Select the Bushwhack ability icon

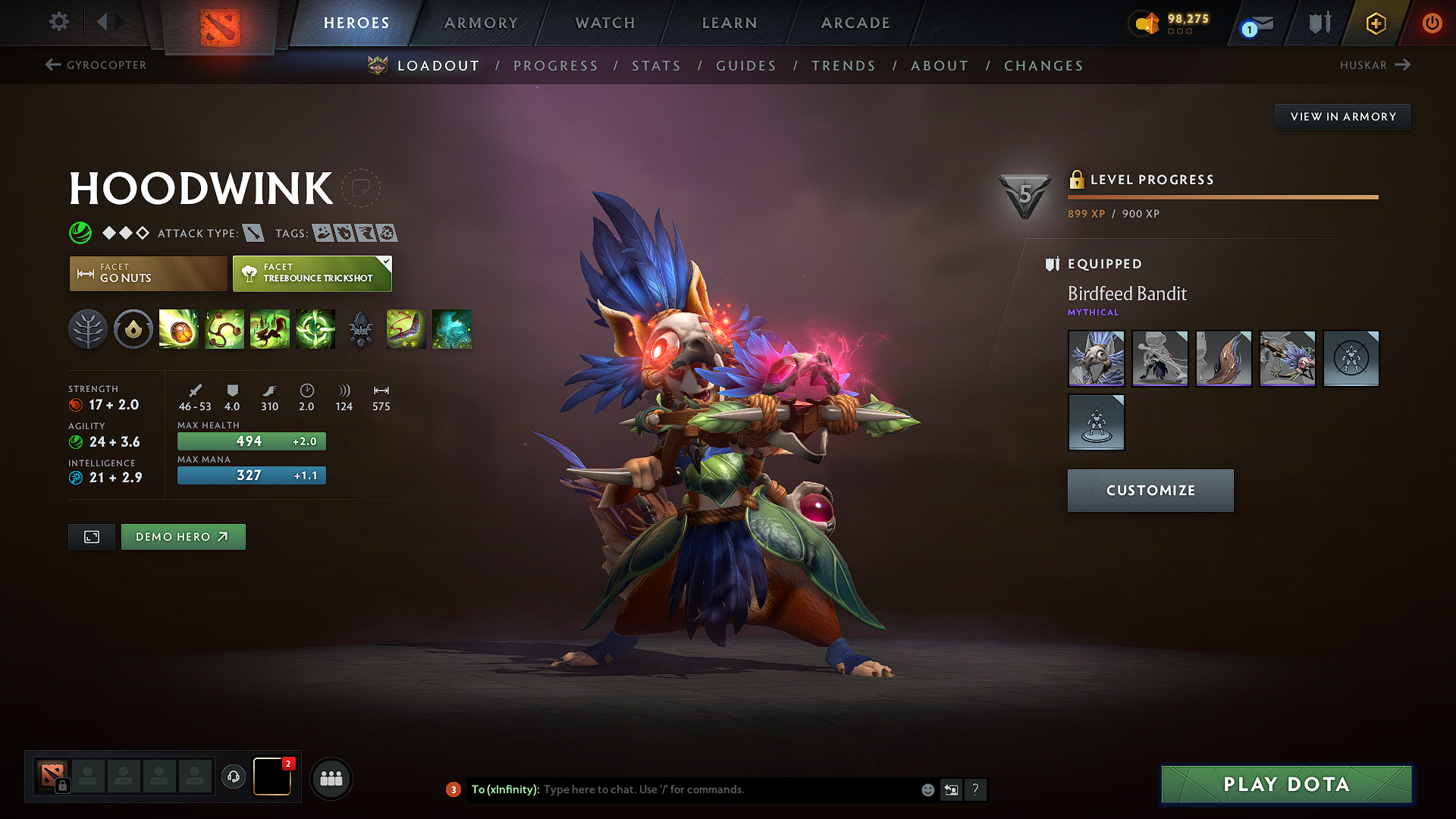(224, 329)
